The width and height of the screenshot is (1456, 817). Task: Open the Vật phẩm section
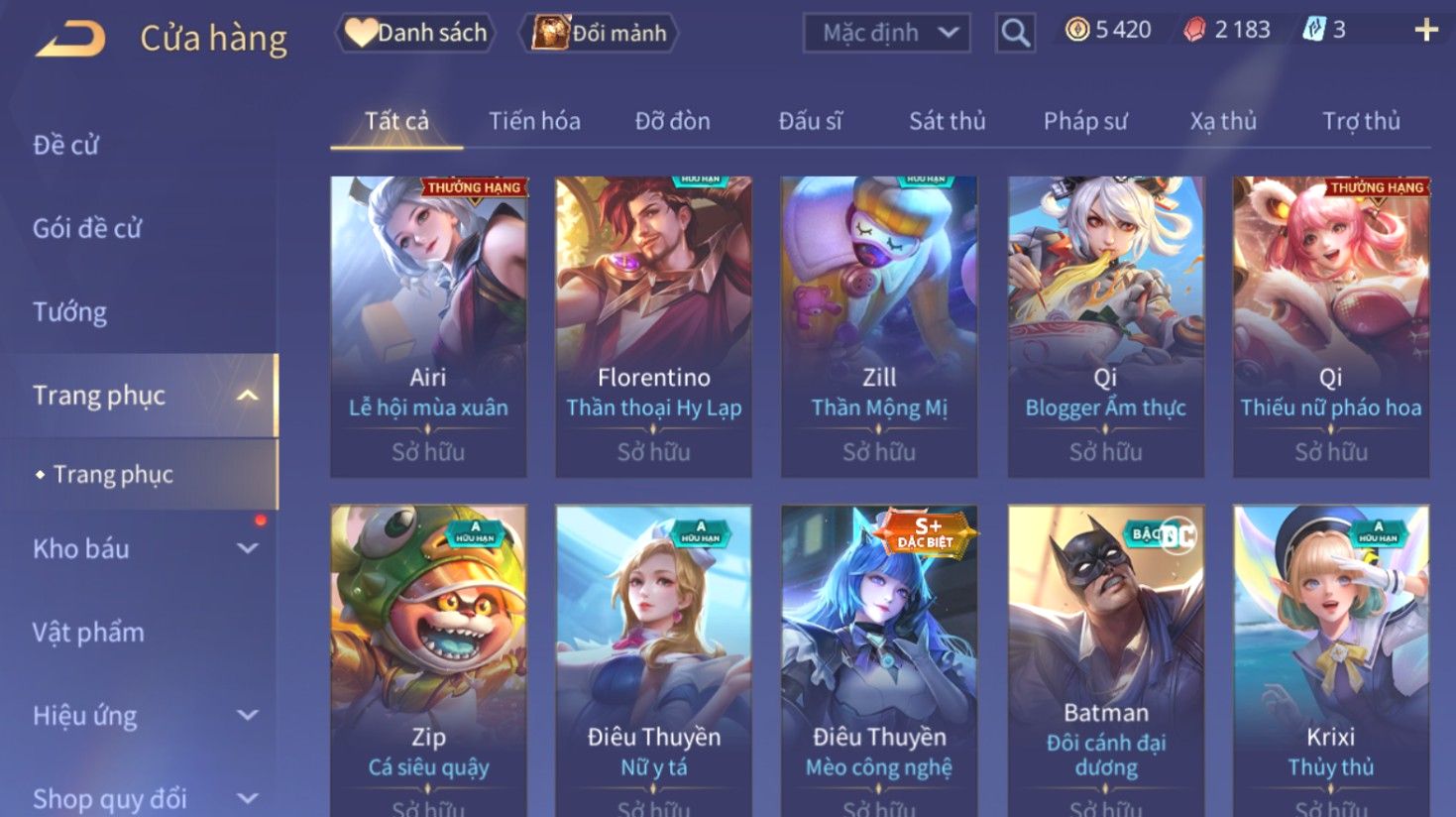point(88,632)
